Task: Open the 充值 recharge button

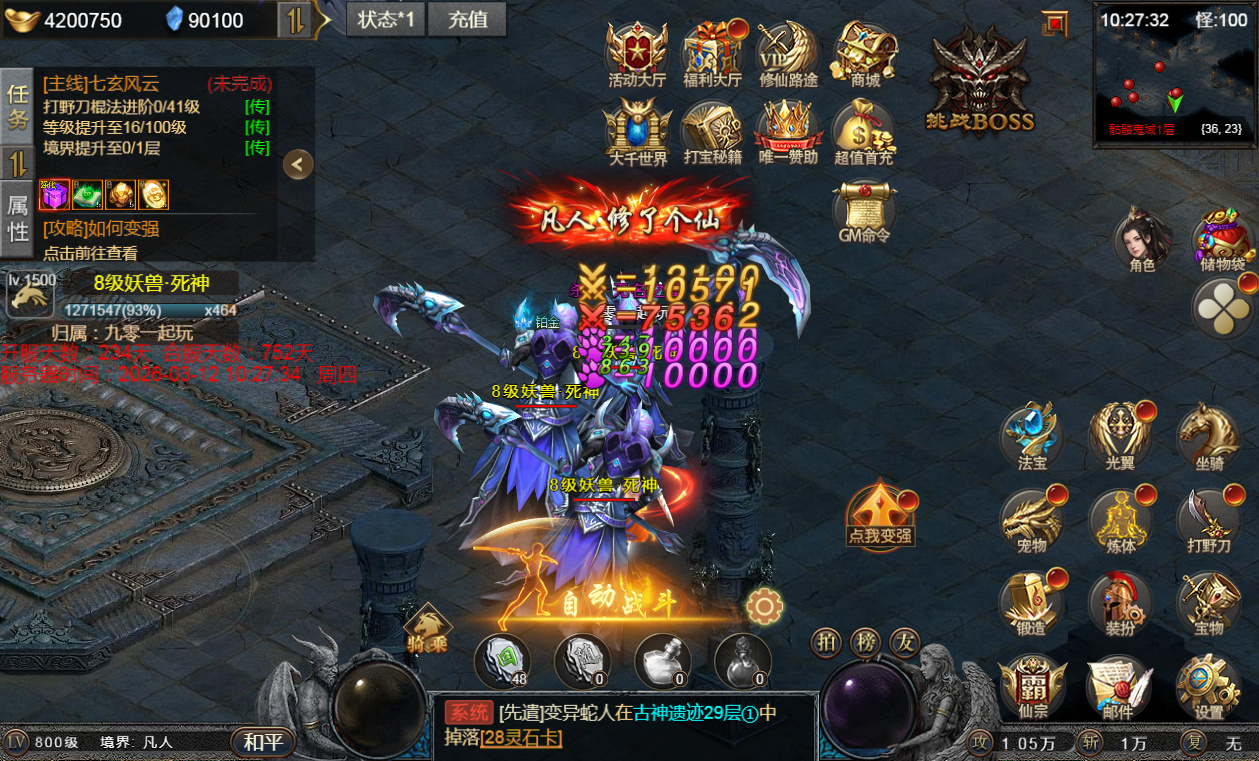Action: click(x=467, y=18)
